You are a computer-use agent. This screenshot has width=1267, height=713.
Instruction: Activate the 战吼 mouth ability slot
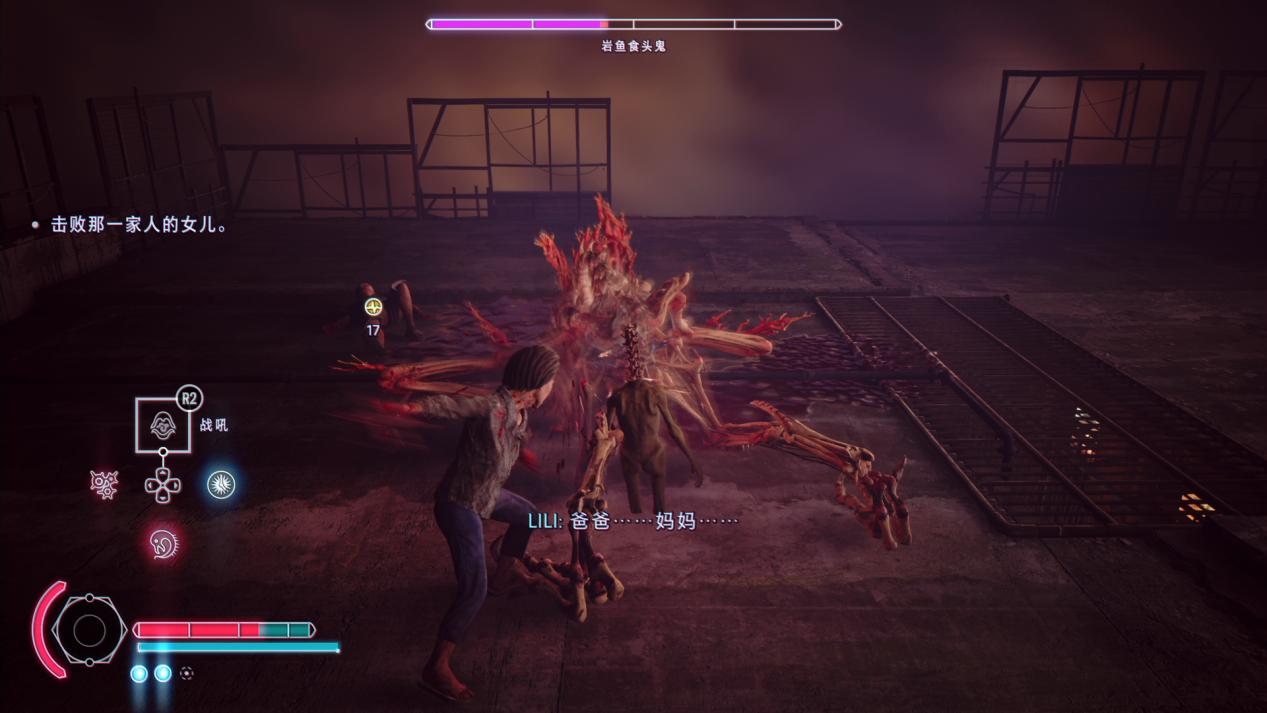[x=163, y=424]
